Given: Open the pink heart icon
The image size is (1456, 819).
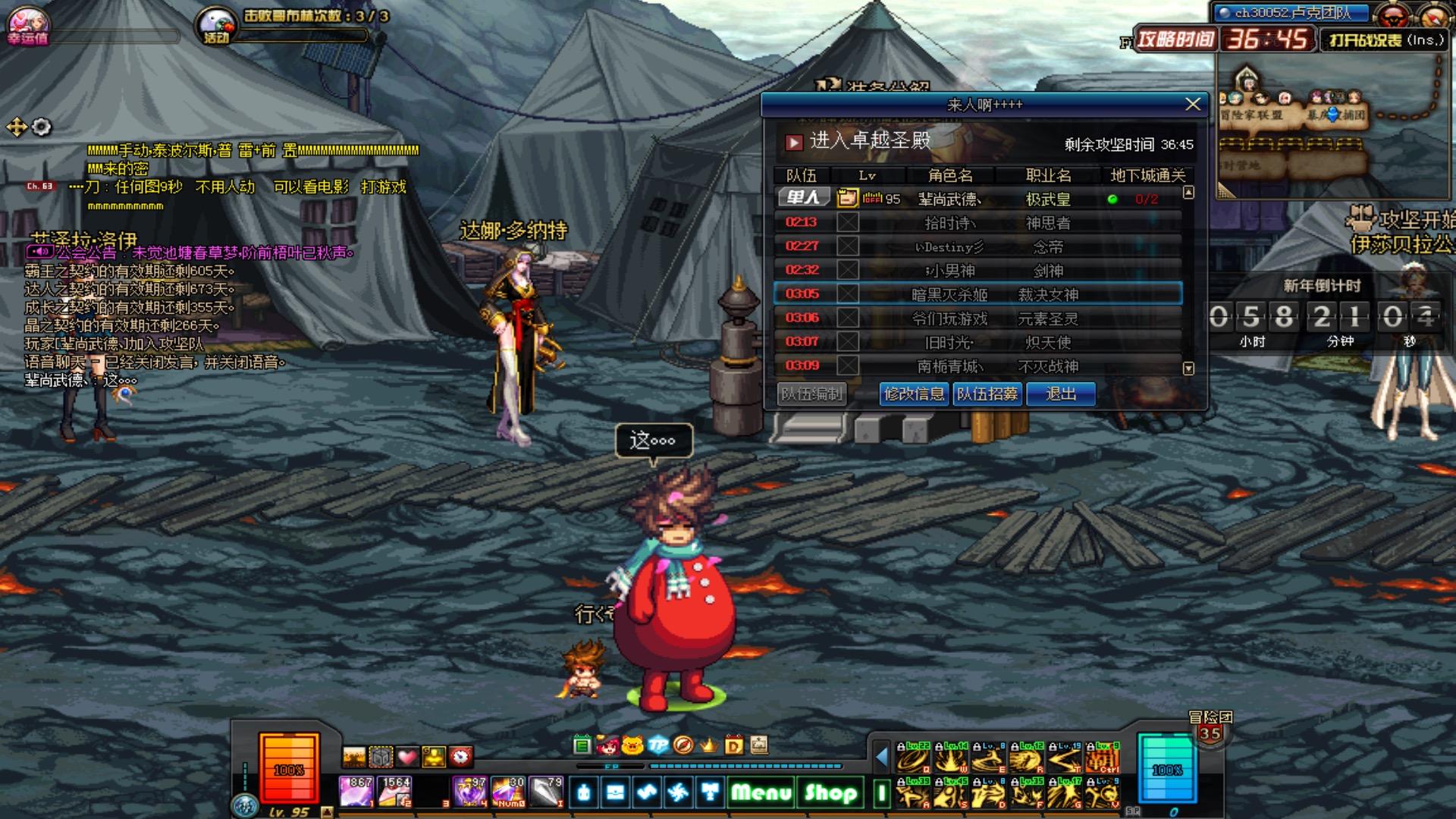Looking at the screenshot, I should [x=408, y=757].
